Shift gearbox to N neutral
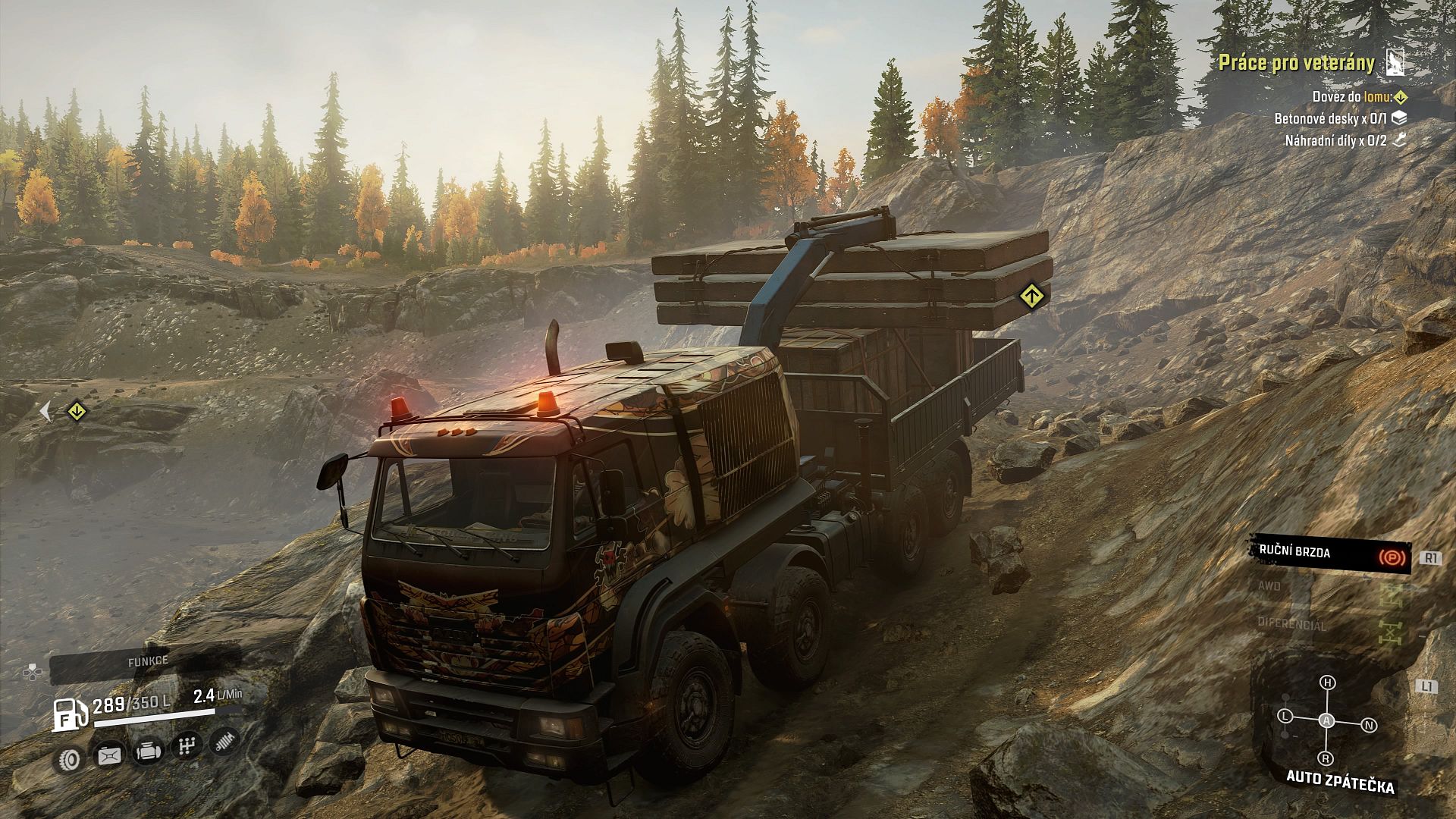 pos(1369,726)
